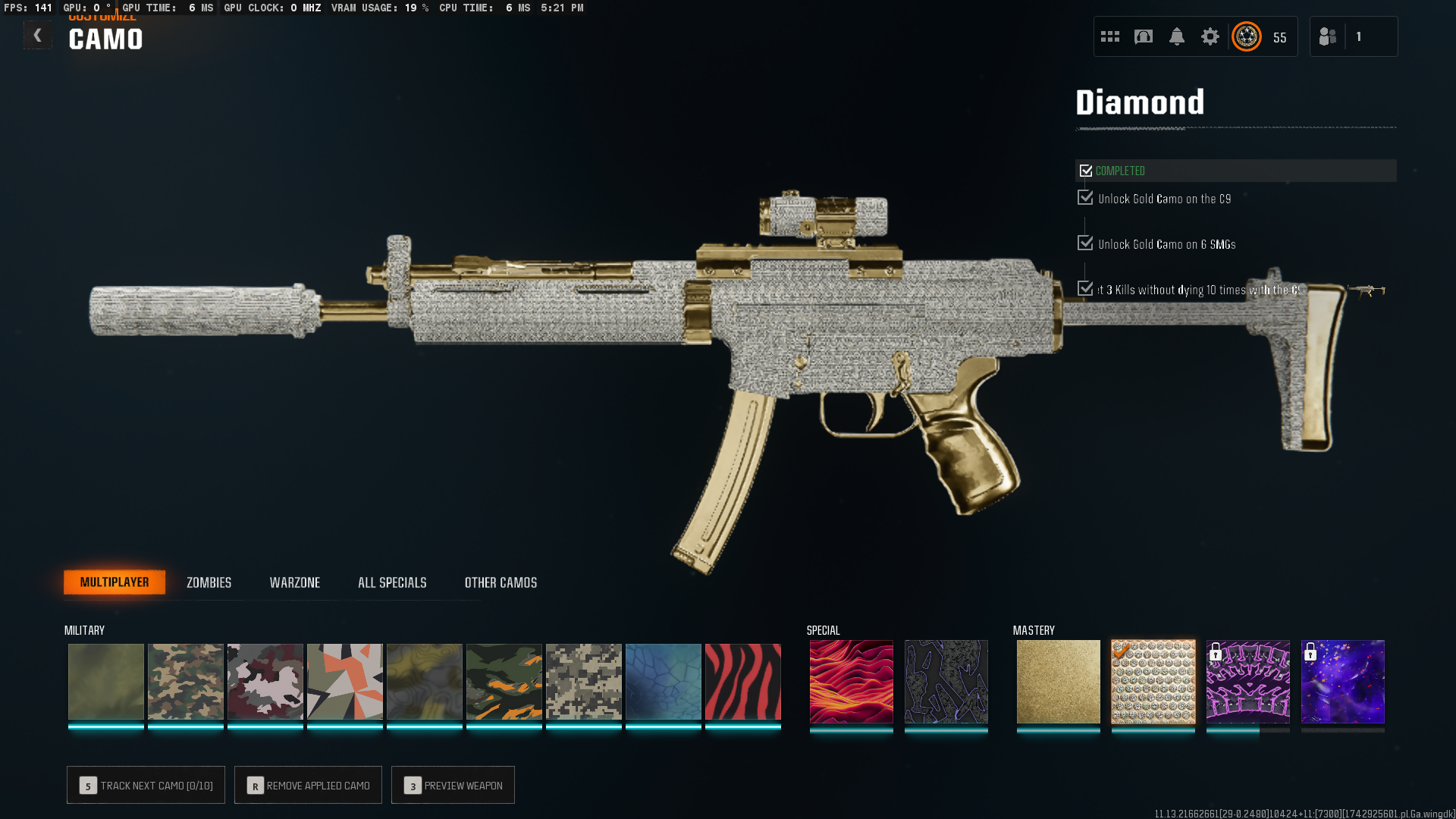This screenshot has height=819, width=1456.
Task: Select the Gold mastery camo
Action: click(1058, 682)
